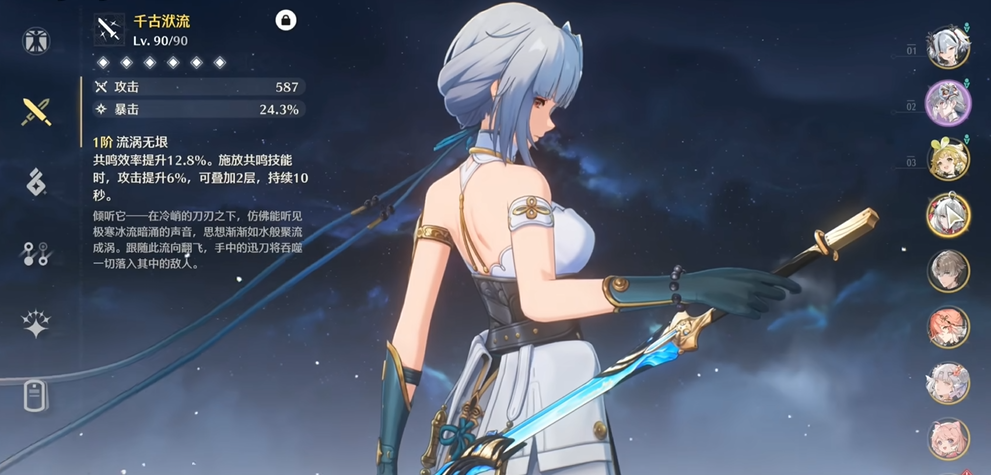
Task: Click the 千古洑流 weapon icon
Action: pyautogui.click(x=109, y=29)
